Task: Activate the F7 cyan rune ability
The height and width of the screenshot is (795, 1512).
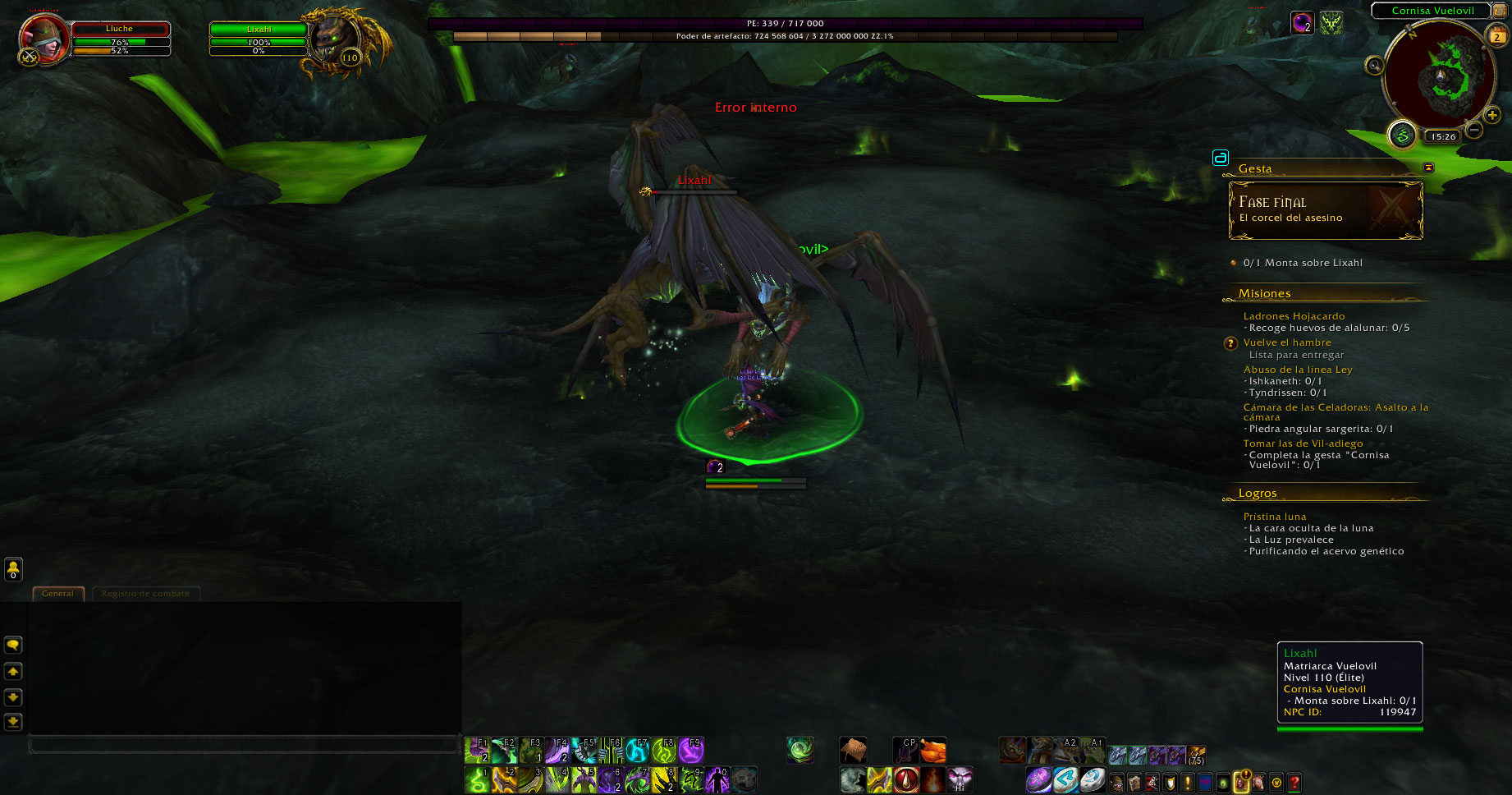Action: [638, 750]
